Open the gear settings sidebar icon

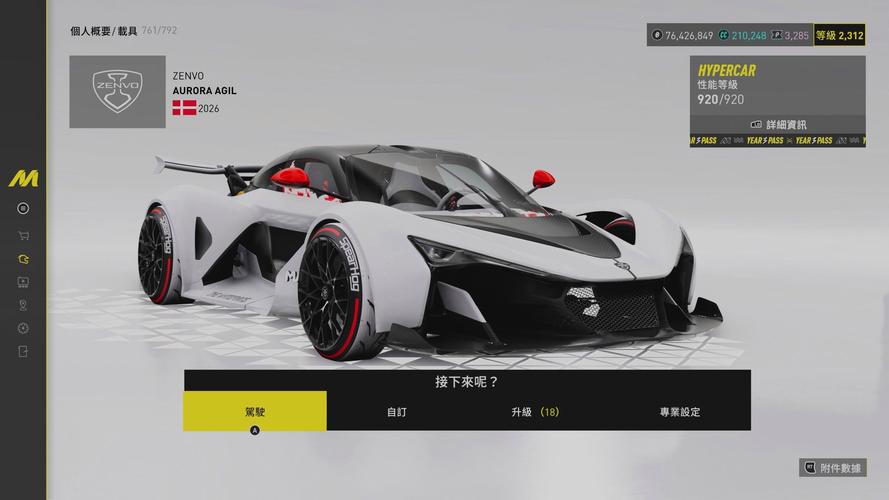(x=23, y=328)
